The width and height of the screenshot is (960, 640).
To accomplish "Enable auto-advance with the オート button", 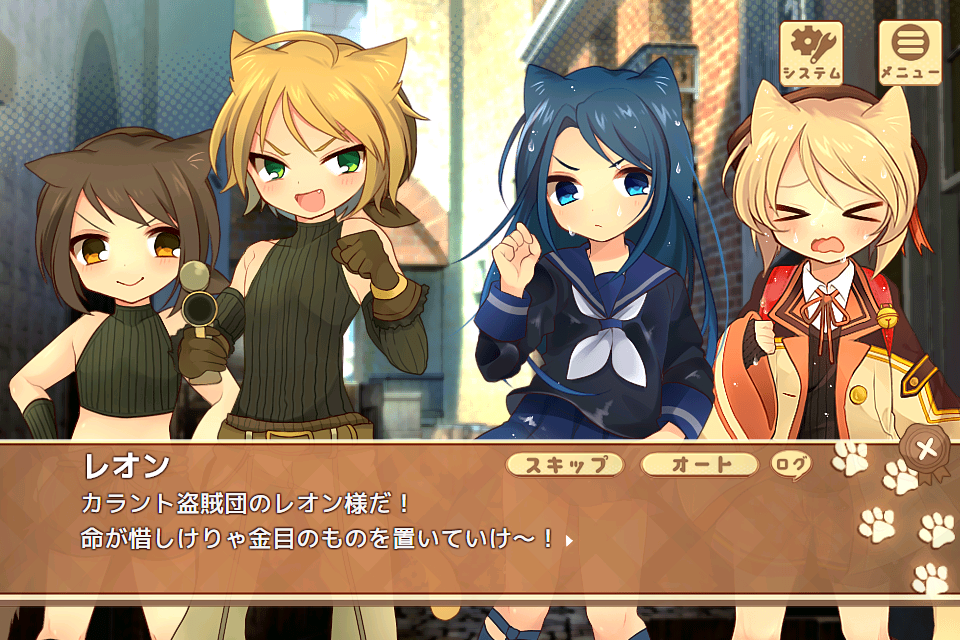I will pyautogui.click(x=699, y=464).
